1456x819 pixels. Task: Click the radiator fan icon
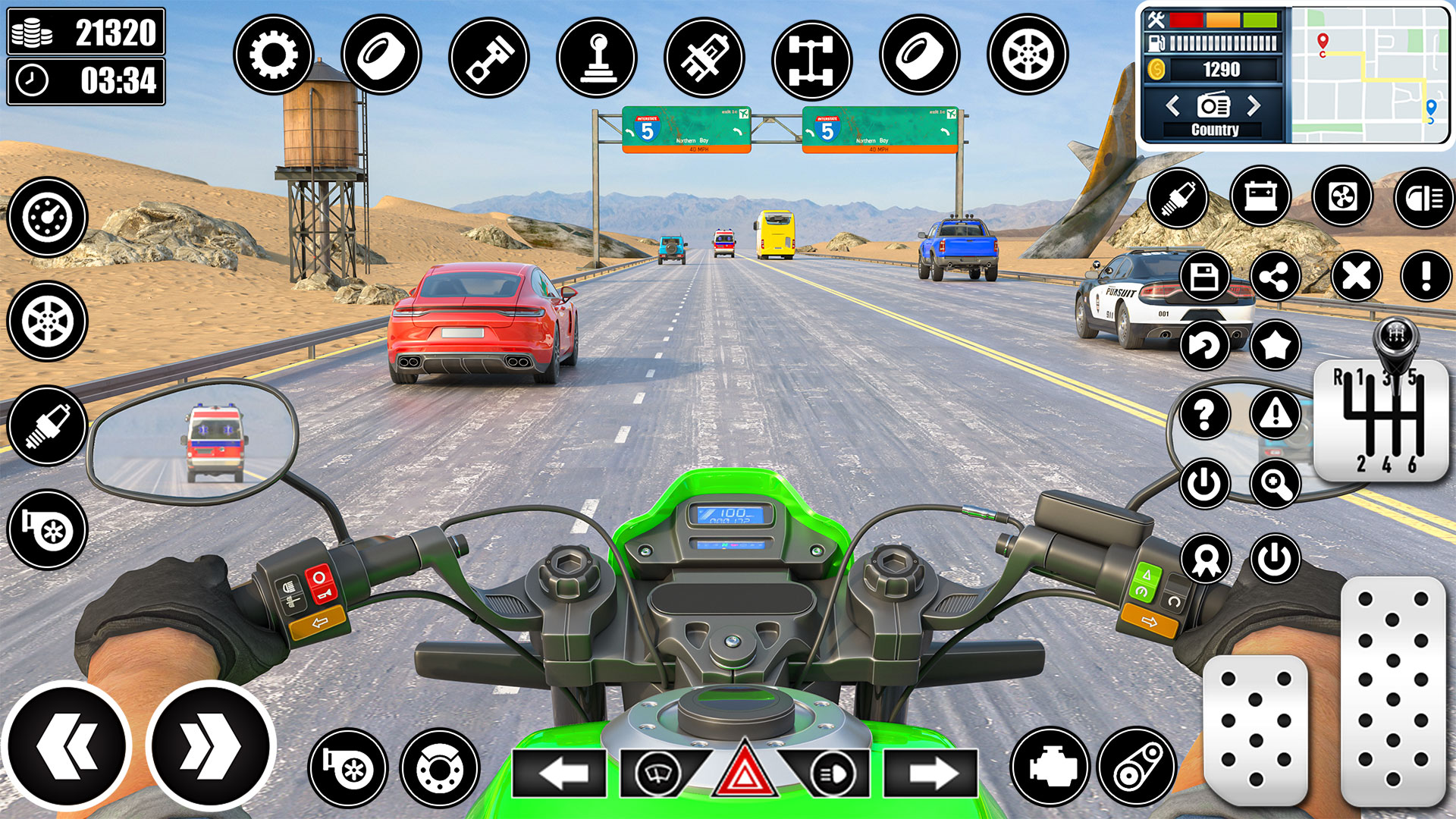(x=1342, y=198)
